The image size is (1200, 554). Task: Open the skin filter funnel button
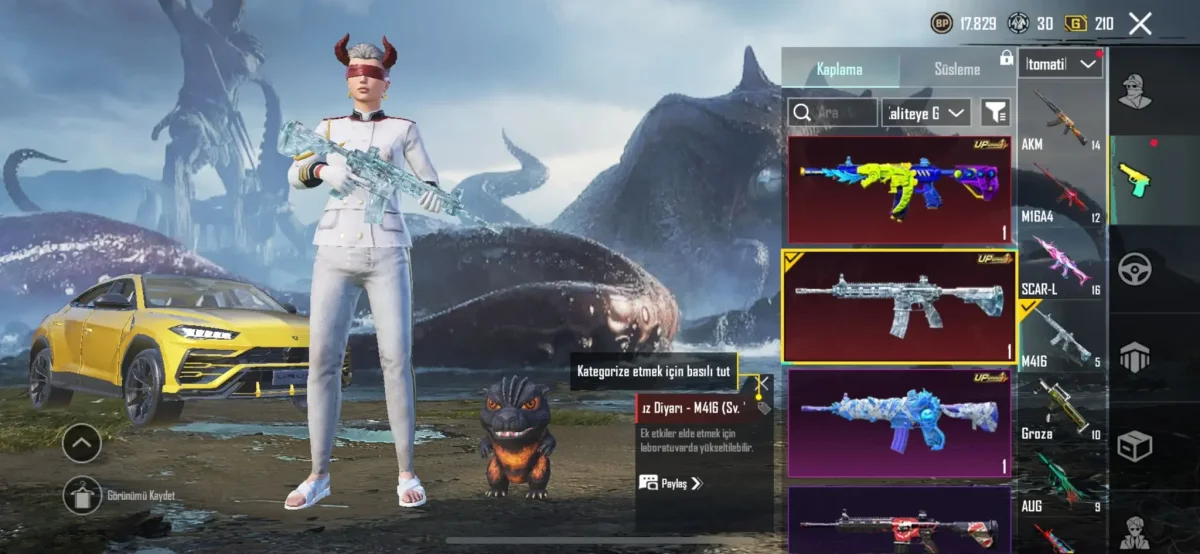pos(995,112)
